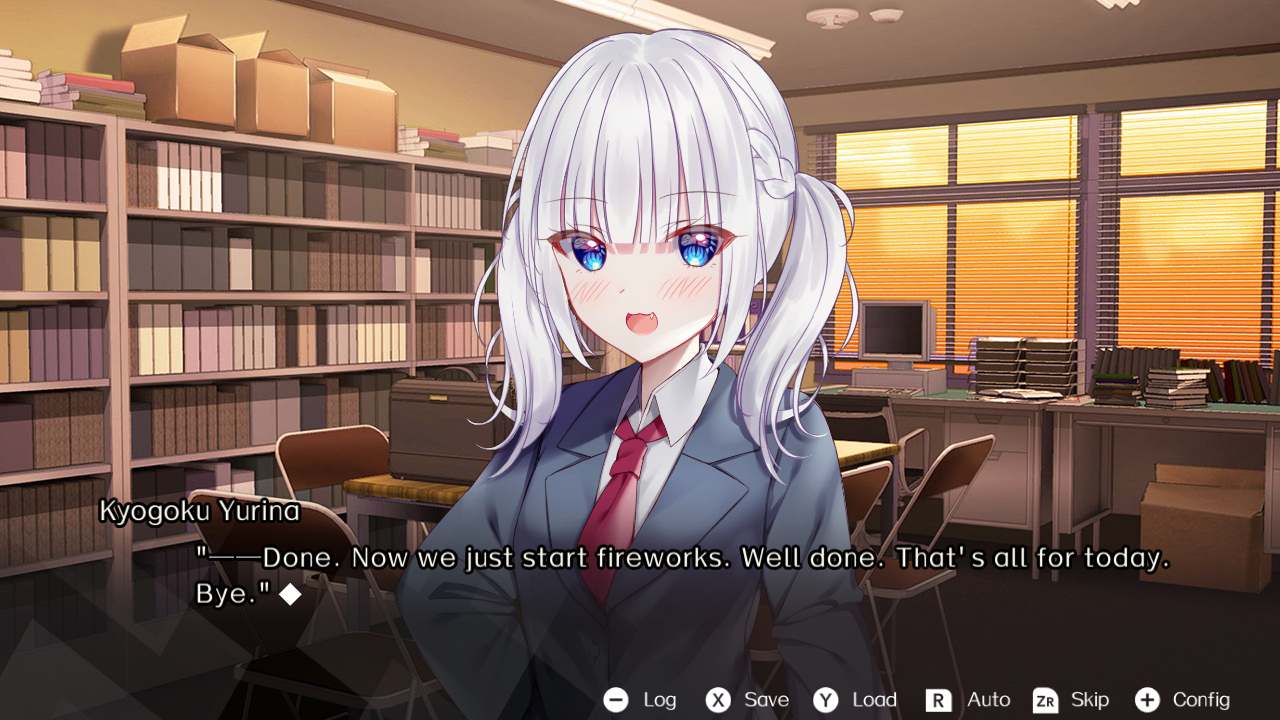The image size is (1280, 720).
Task: Select the Save menu entry
Action: click(x=765, y=700)
